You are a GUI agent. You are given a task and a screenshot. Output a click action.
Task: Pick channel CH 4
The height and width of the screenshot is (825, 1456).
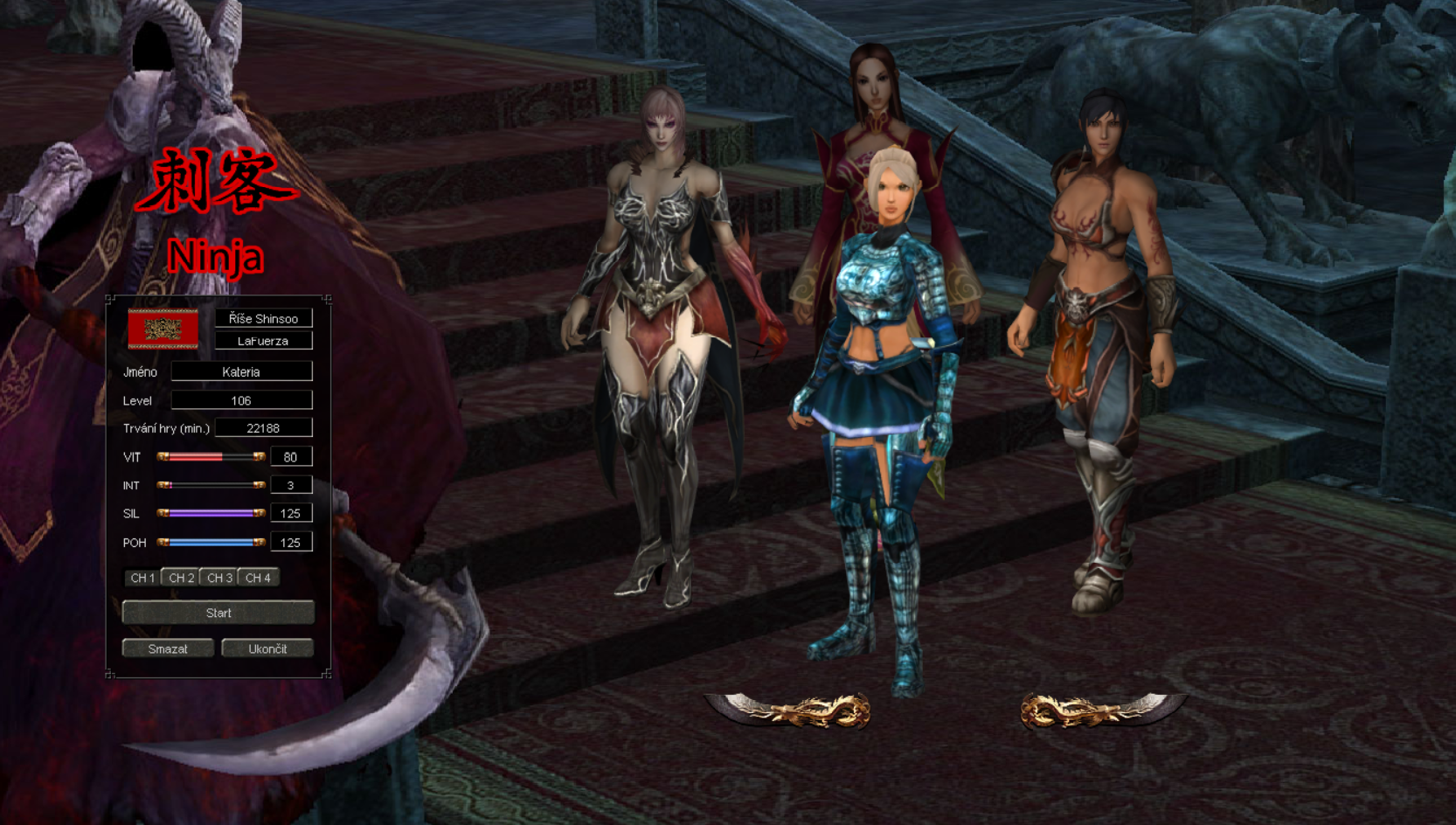coord(258,578)
